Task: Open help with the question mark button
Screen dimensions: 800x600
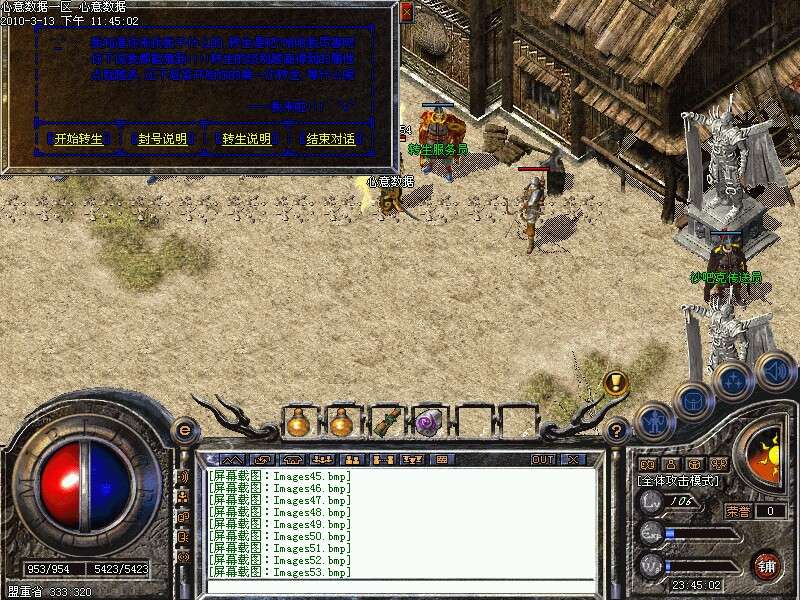Action: (x=617, y=431)
